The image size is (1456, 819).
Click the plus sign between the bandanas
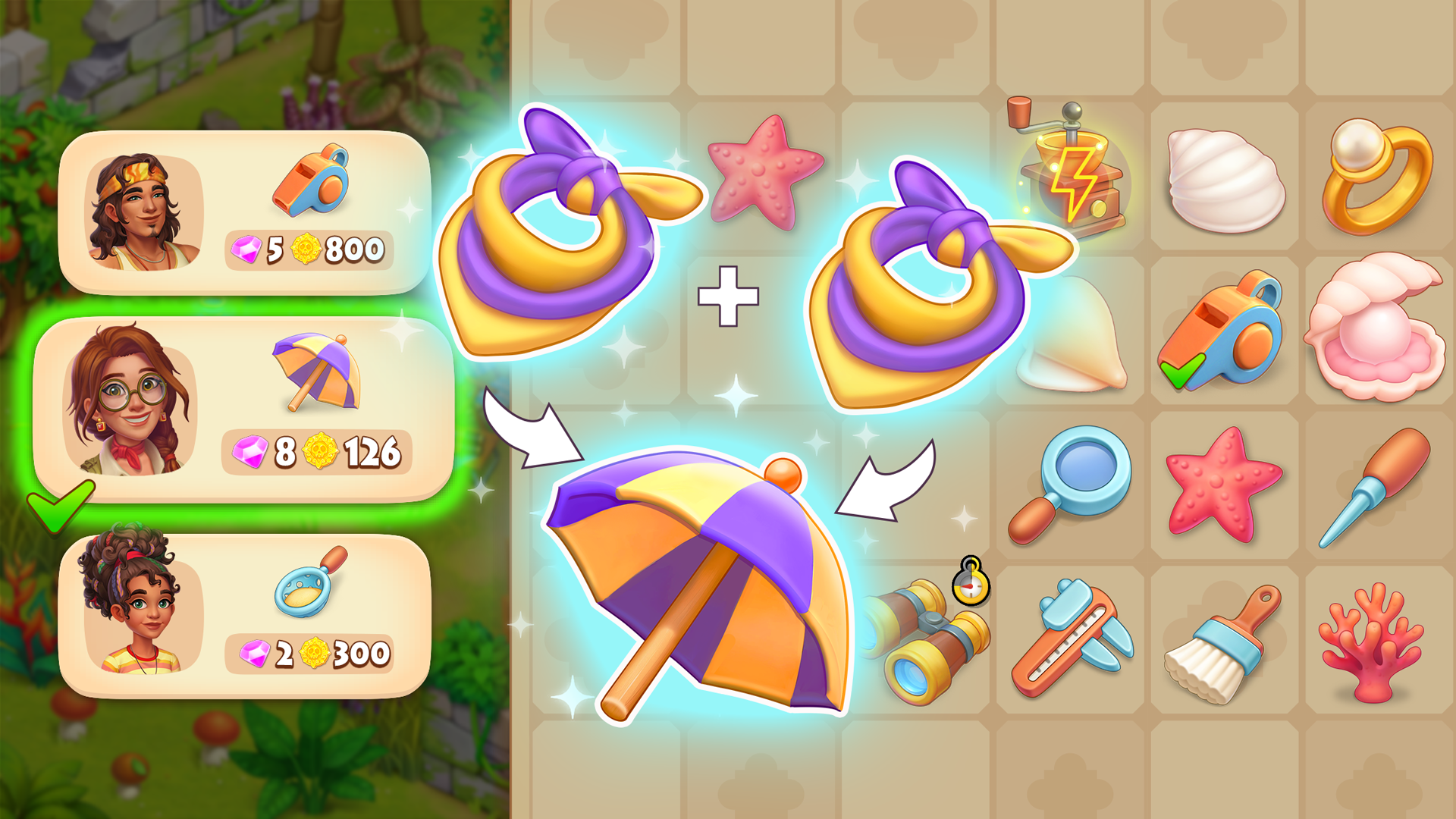pos(730,294)
